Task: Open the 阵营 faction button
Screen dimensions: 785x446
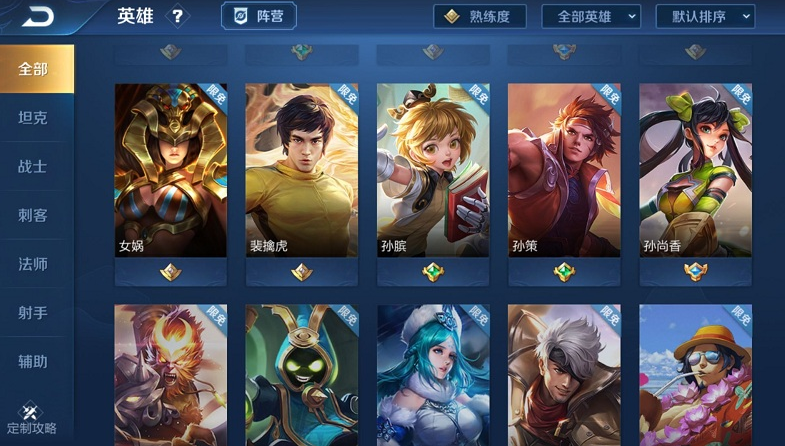Action: click(259, 17)
